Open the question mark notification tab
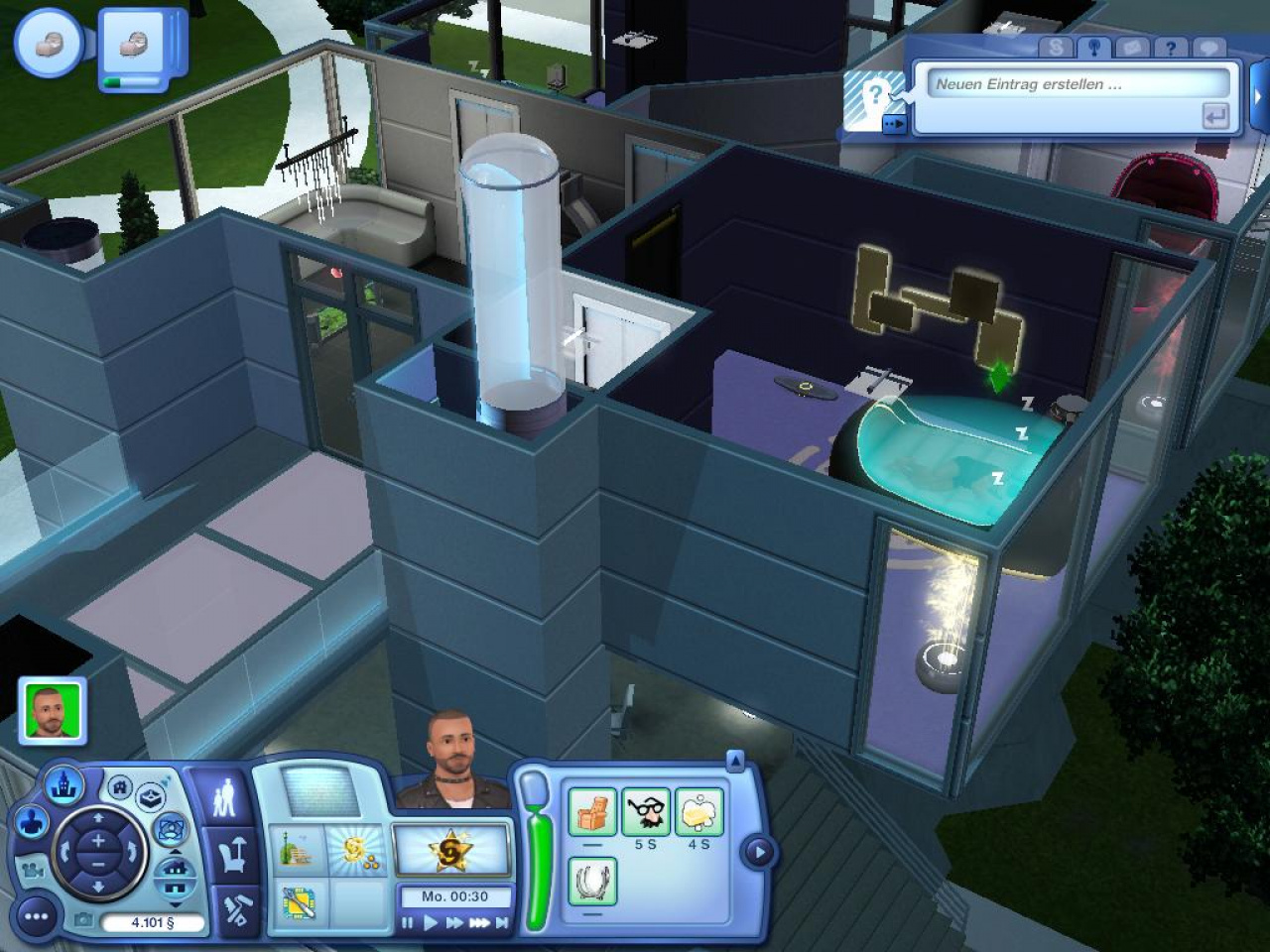This screenshot has height=952, width=1270. point(1171,47)
